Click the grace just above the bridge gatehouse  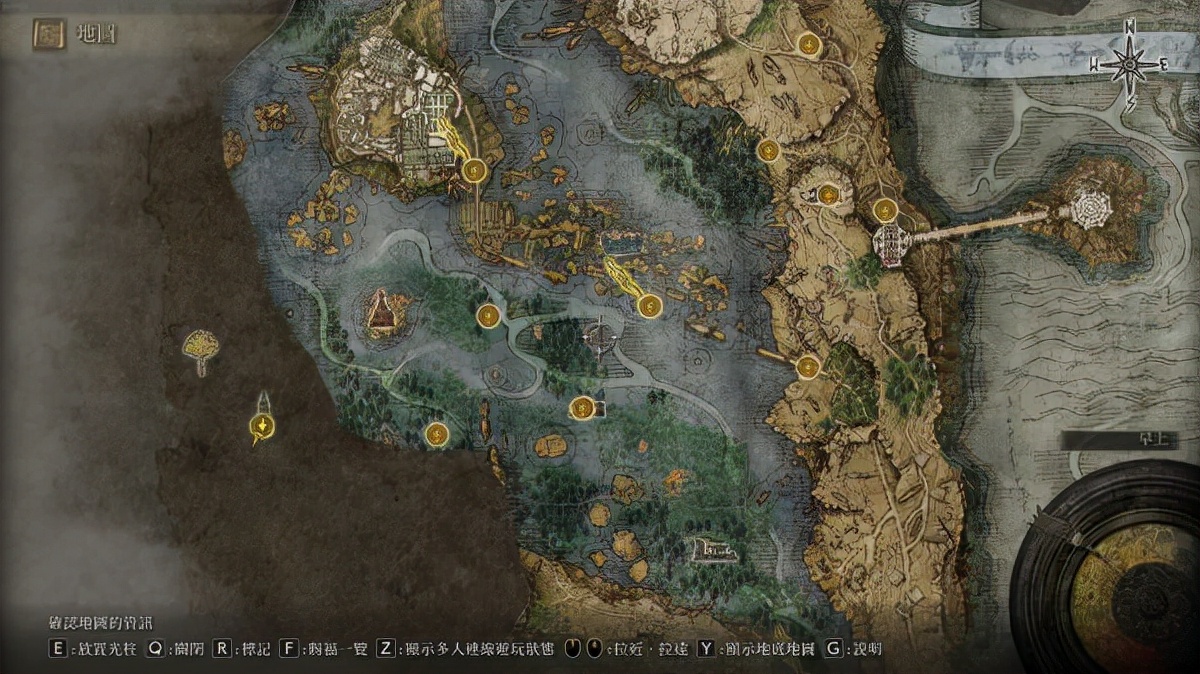(884, 210)
